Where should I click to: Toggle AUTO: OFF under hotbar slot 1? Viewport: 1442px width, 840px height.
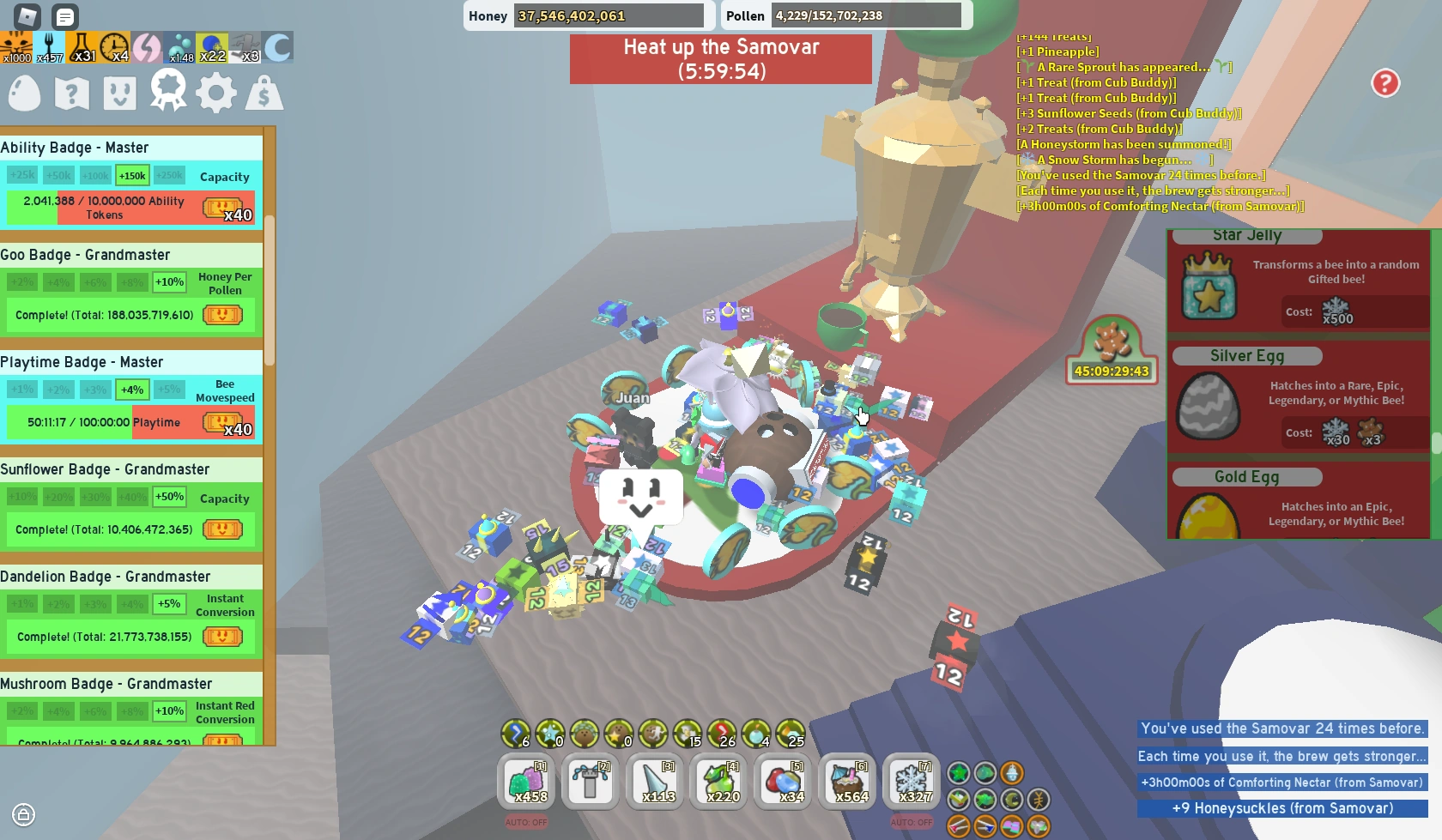click(x=526, y=821)
